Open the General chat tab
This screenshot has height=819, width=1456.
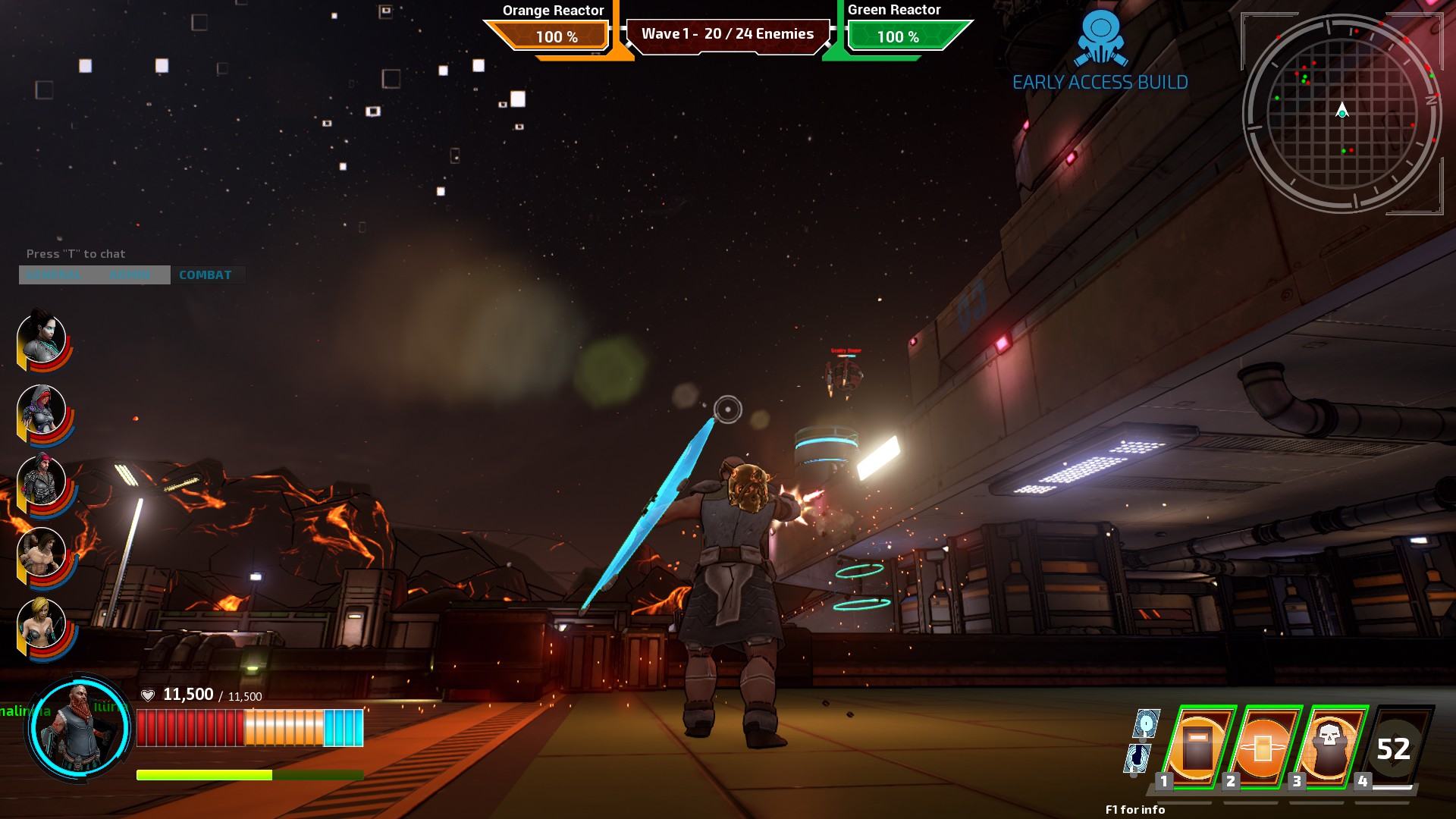pyautogui.click(x=53, y=275)
